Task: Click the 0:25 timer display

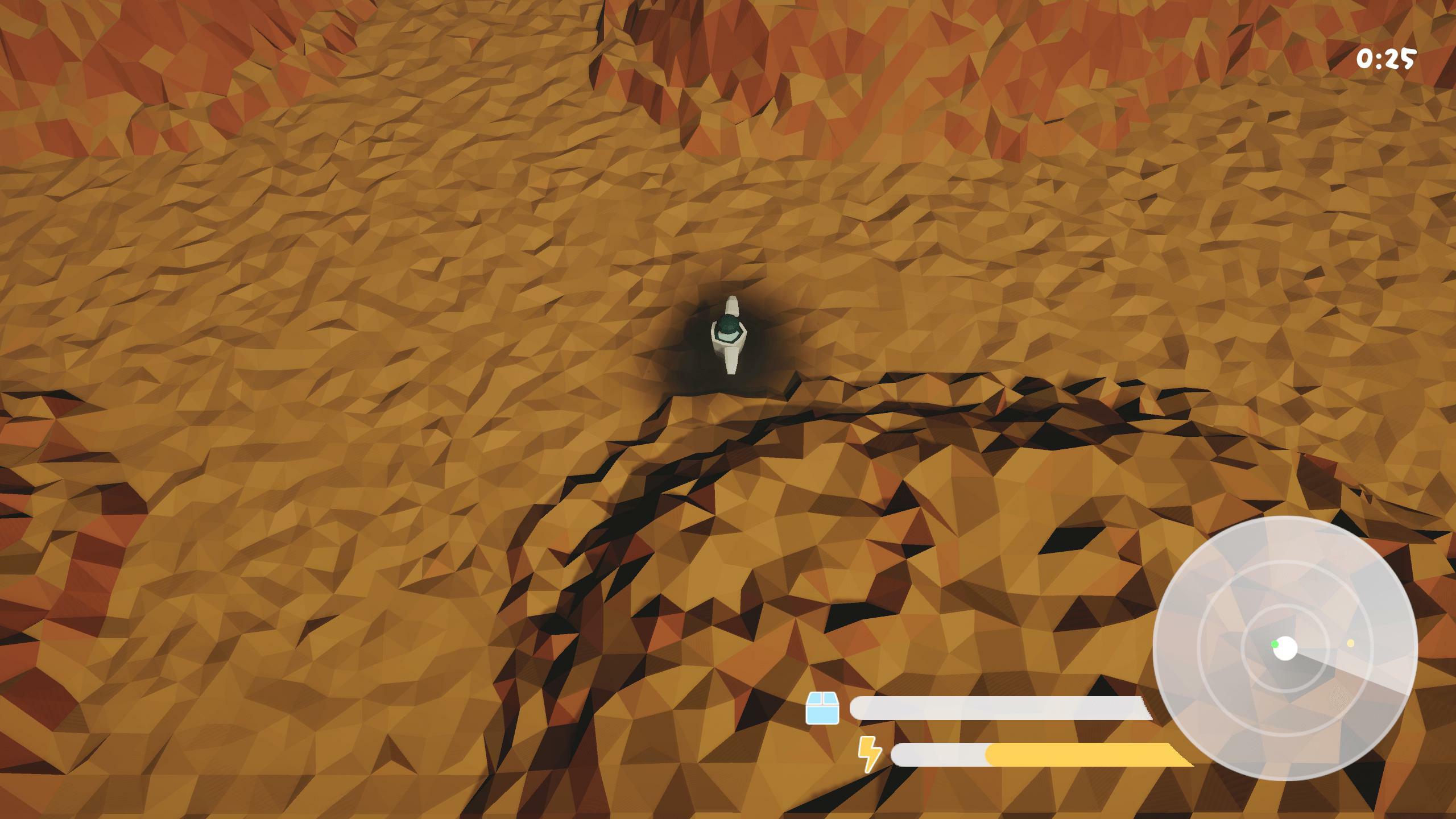Action: pyautogui.click(x=1387, y=57)
